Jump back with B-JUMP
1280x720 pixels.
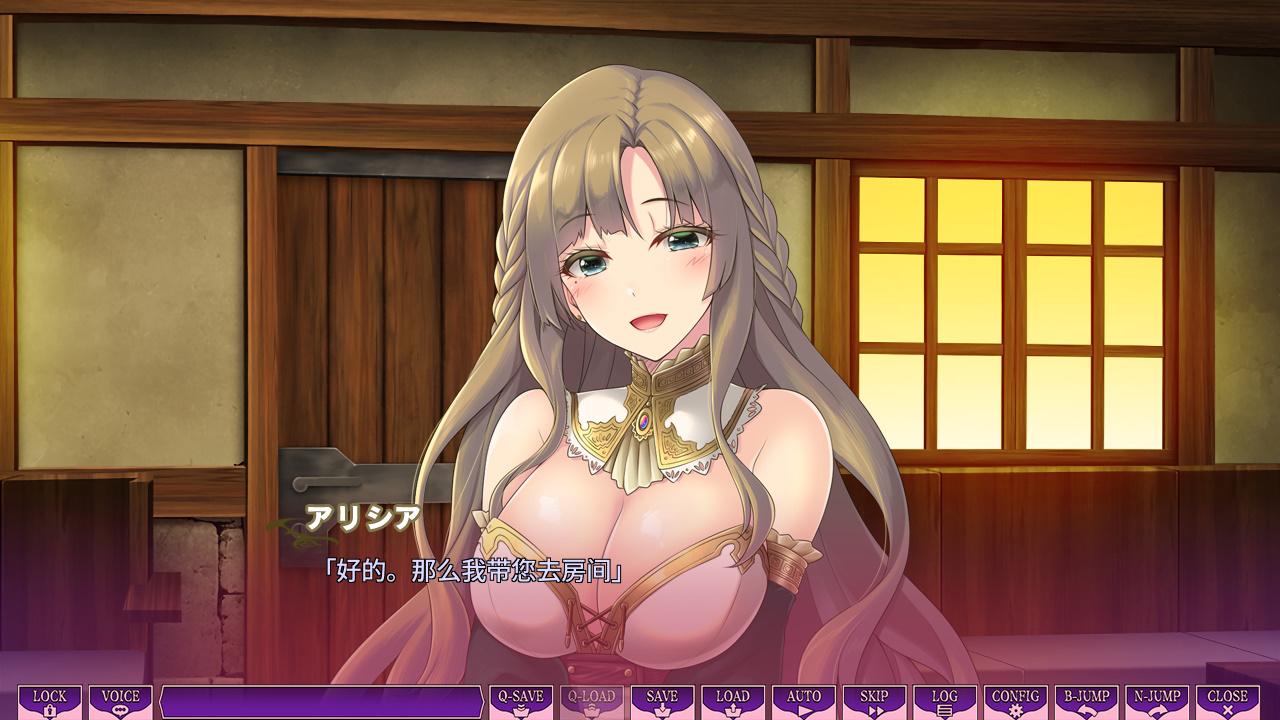[x=1086, y=702]
